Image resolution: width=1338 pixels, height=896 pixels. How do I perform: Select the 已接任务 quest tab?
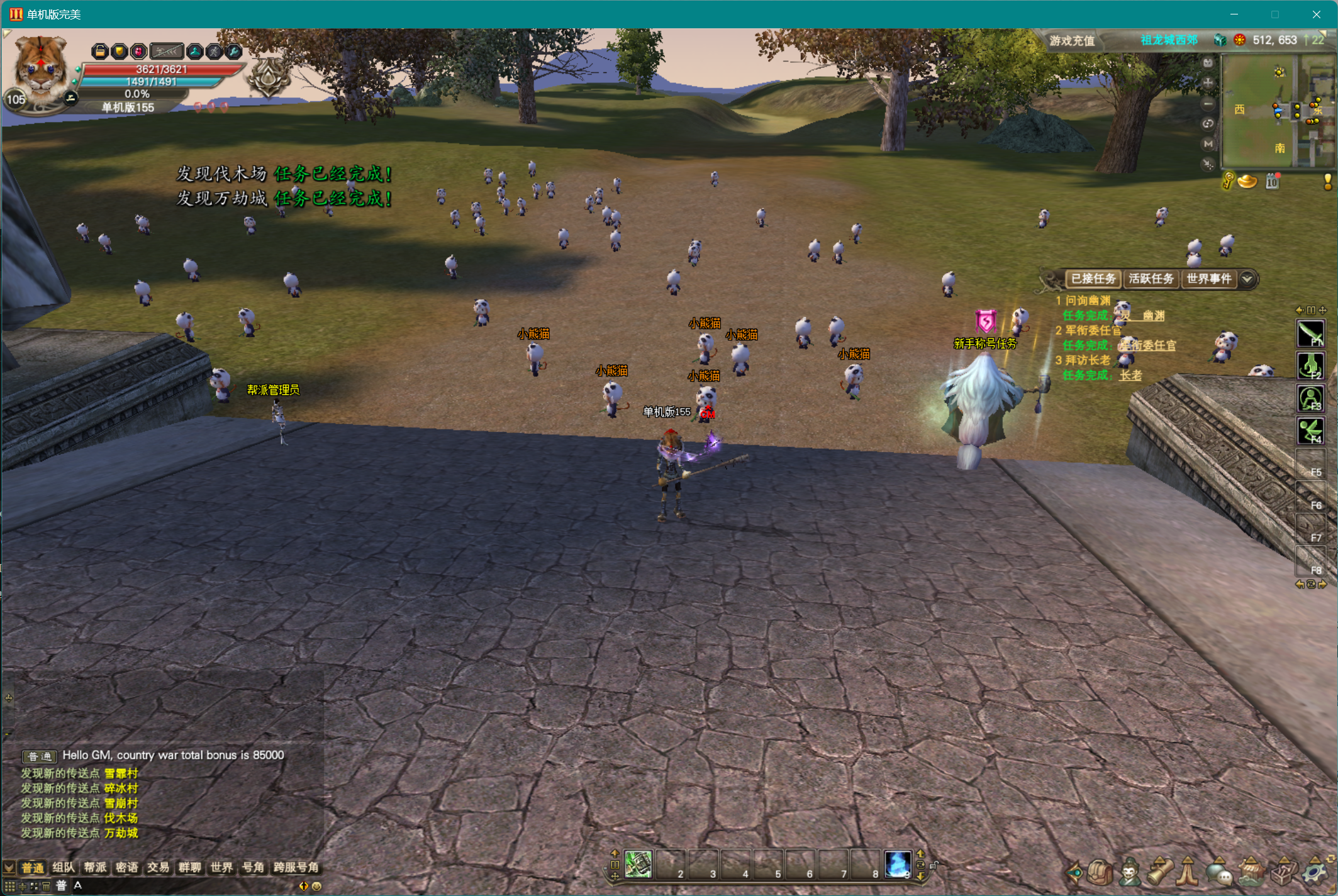1093,279
